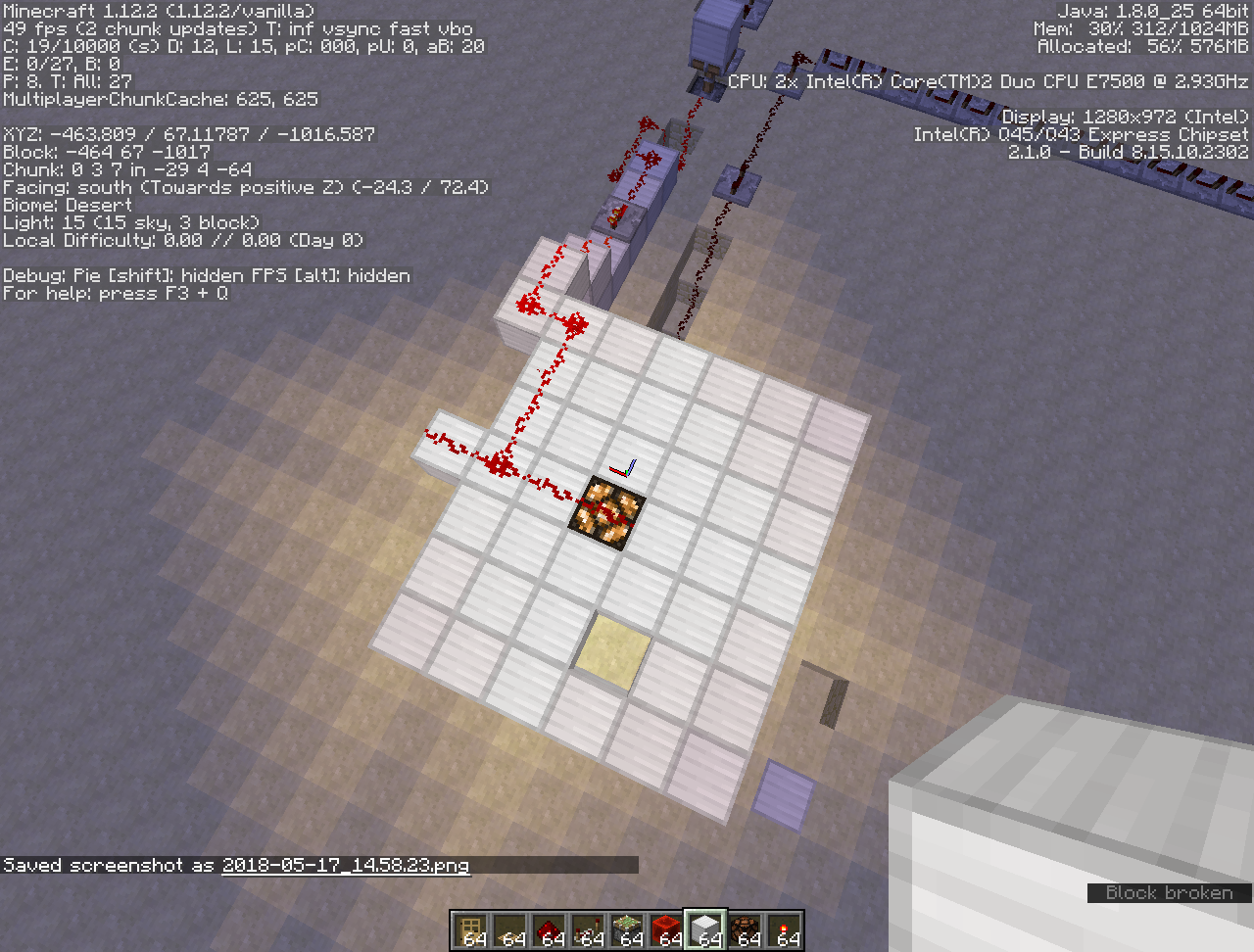Select the highlighted quartz block slot

click(706, 930)
